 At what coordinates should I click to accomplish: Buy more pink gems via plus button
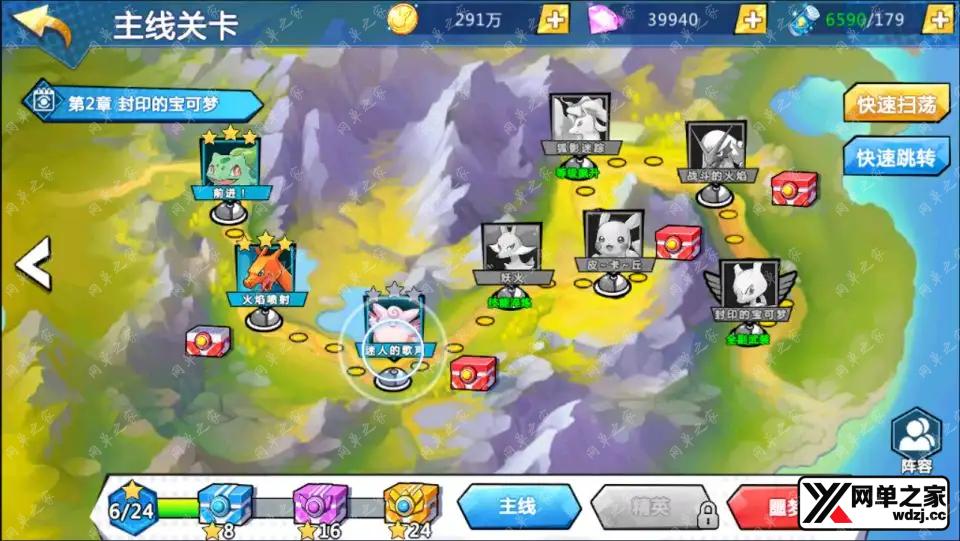(x=751, y=18)
